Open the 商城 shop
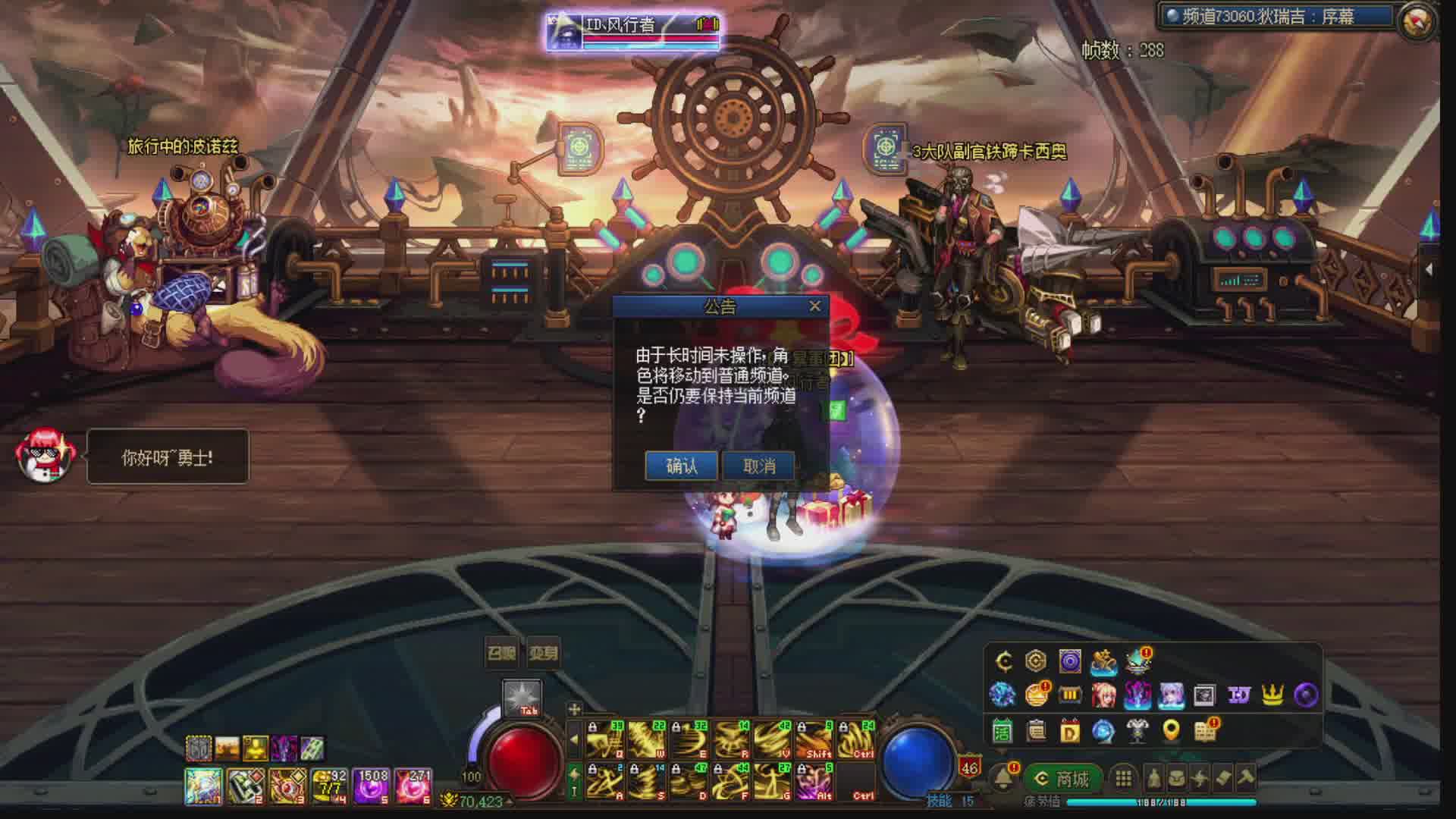1456x819 pixels. [x=1063, y=779]
